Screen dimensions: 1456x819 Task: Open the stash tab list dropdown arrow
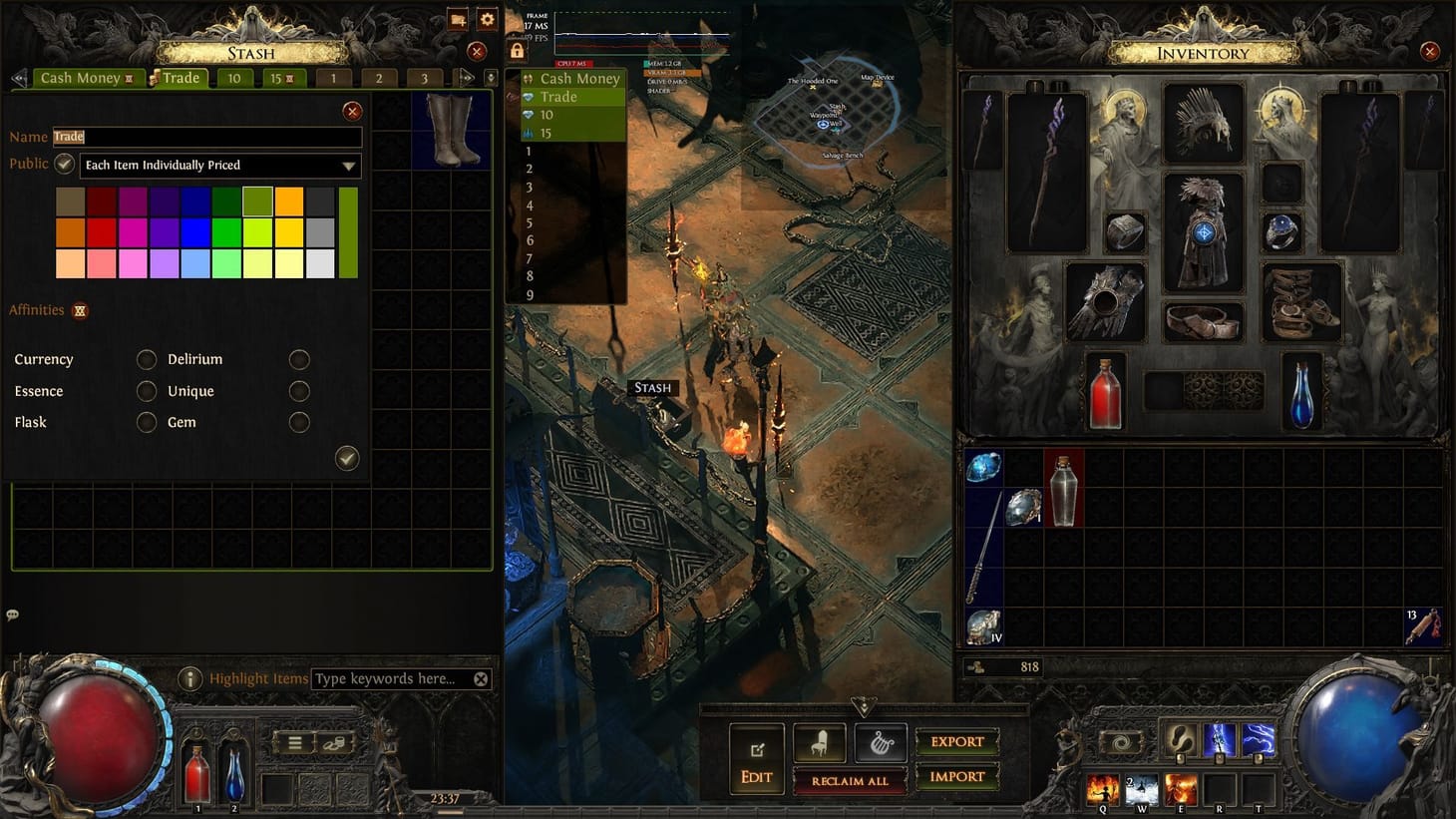(x=488, y=77)
